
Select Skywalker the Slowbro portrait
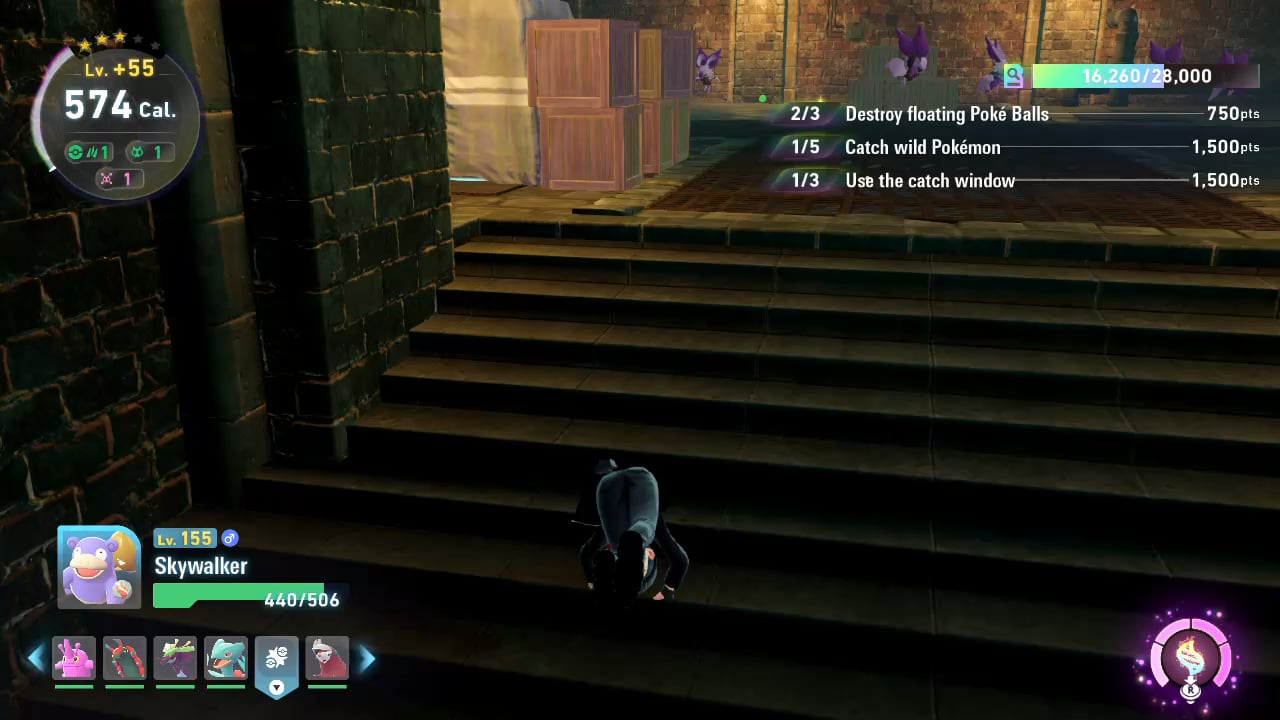pos(99,567)
